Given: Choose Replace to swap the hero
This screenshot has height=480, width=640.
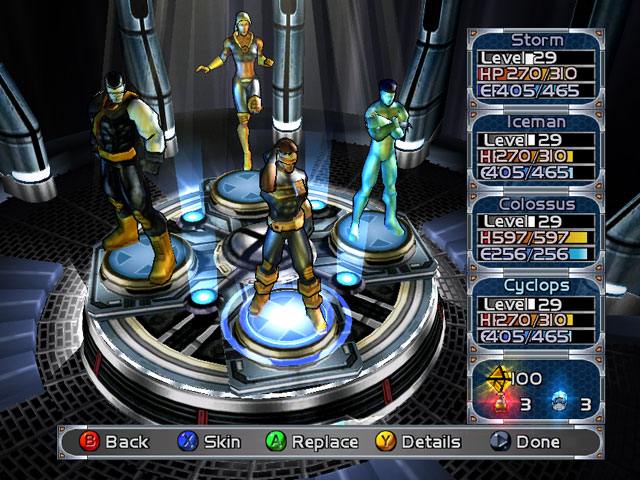Looking at the screenshot, I should [311, 441].
